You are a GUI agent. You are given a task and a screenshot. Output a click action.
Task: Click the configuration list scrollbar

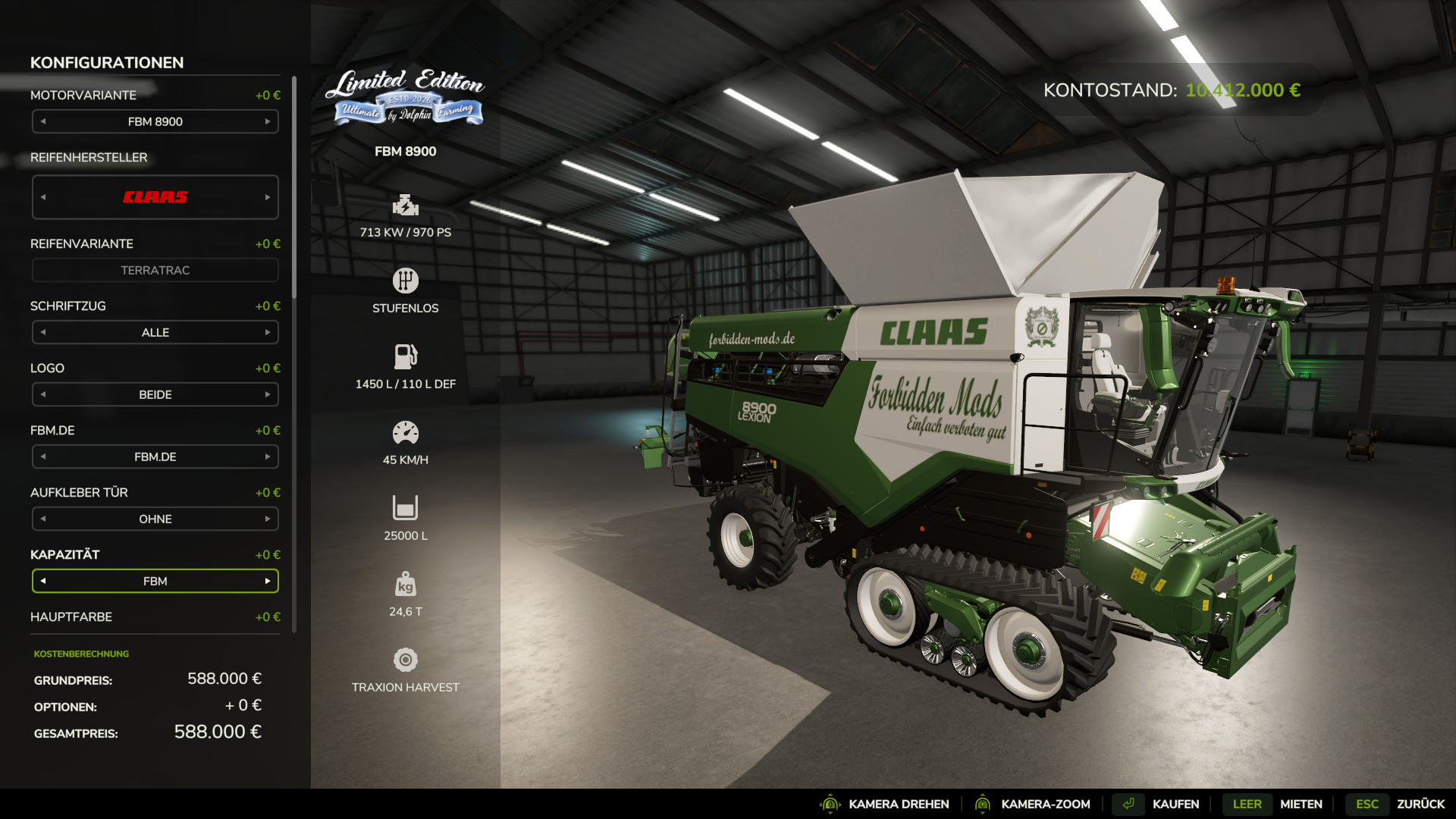click(294, 190)
